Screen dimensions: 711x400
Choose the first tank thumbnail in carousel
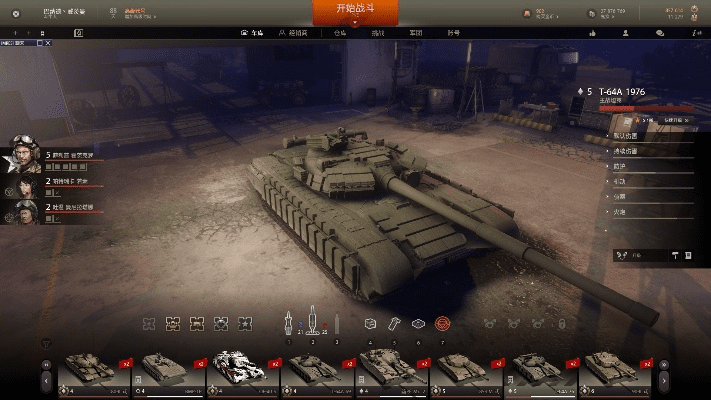pyautogui.click(x=88, y=368)
